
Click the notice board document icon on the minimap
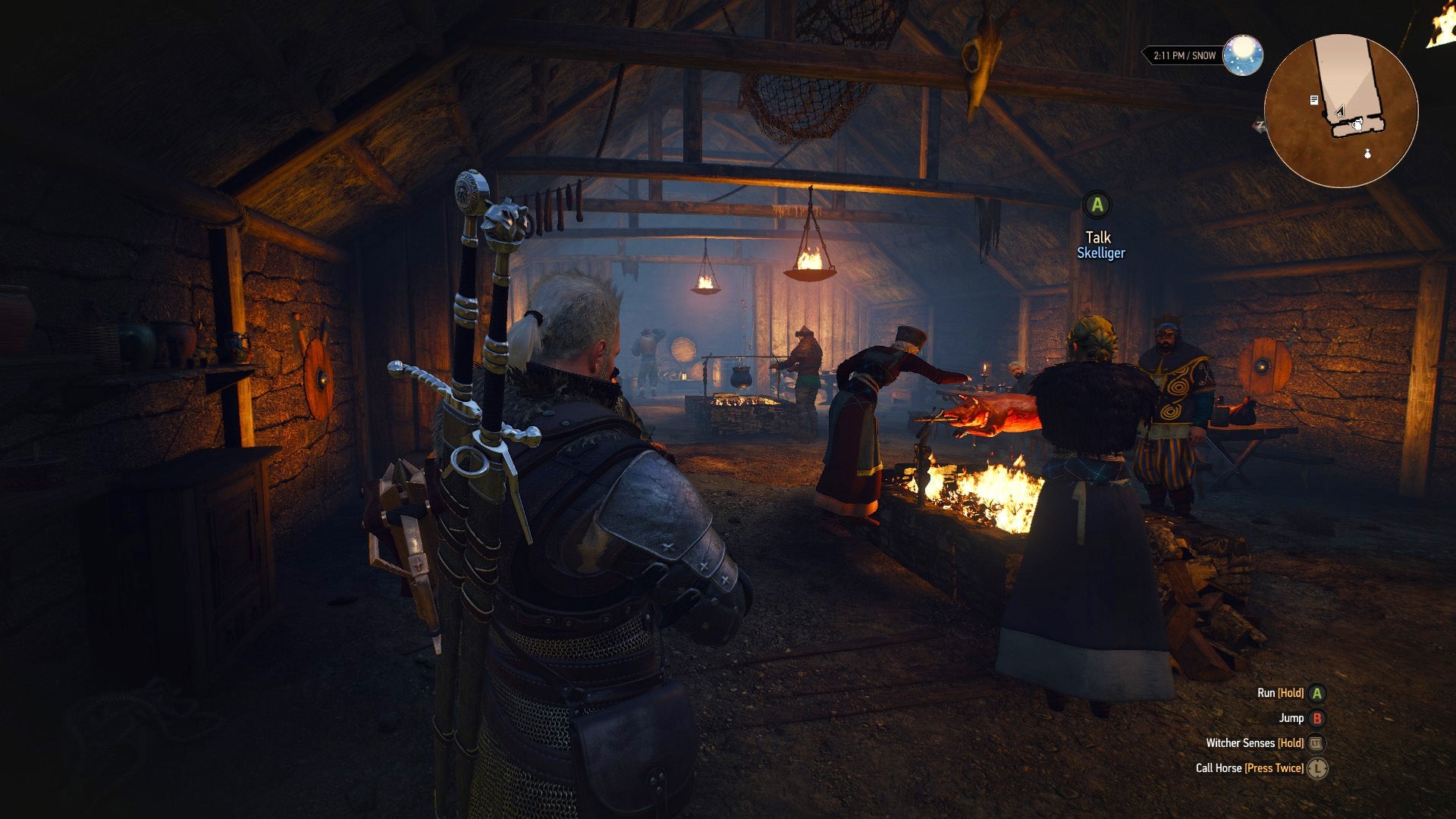point(1313,100)
